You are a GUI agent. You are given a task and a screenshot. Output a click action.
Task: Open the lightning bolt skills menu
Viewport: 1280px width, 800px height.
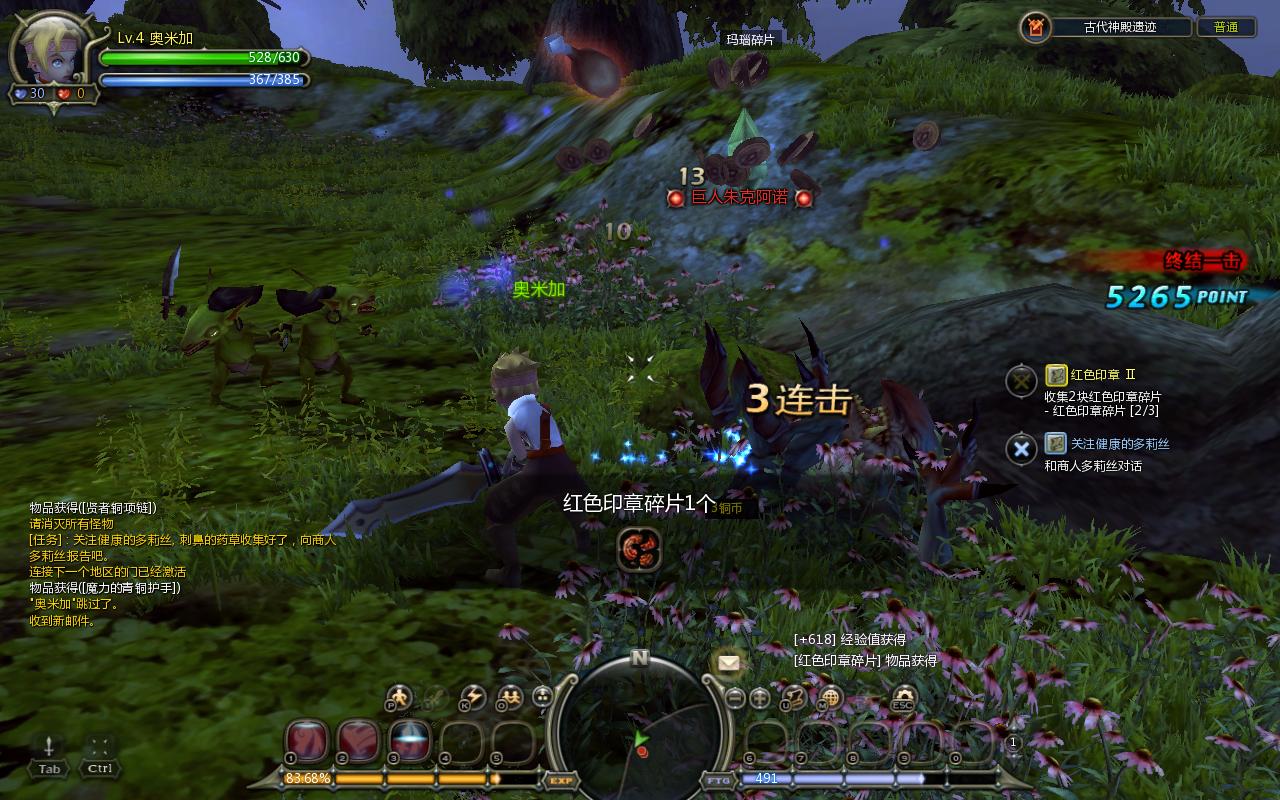472,697
